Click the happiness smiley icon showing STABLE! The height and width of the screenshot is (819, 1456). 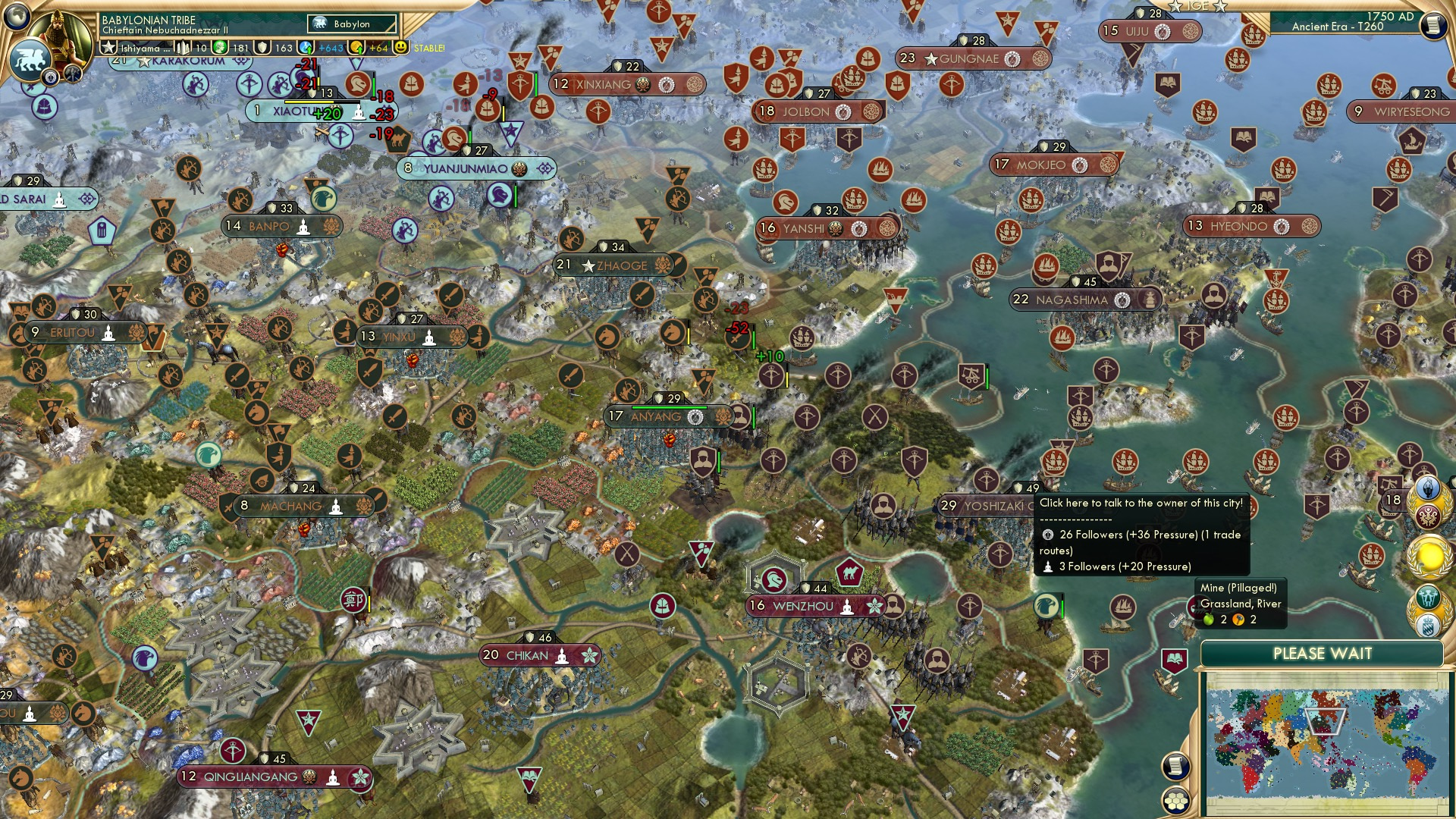(400, 47)
